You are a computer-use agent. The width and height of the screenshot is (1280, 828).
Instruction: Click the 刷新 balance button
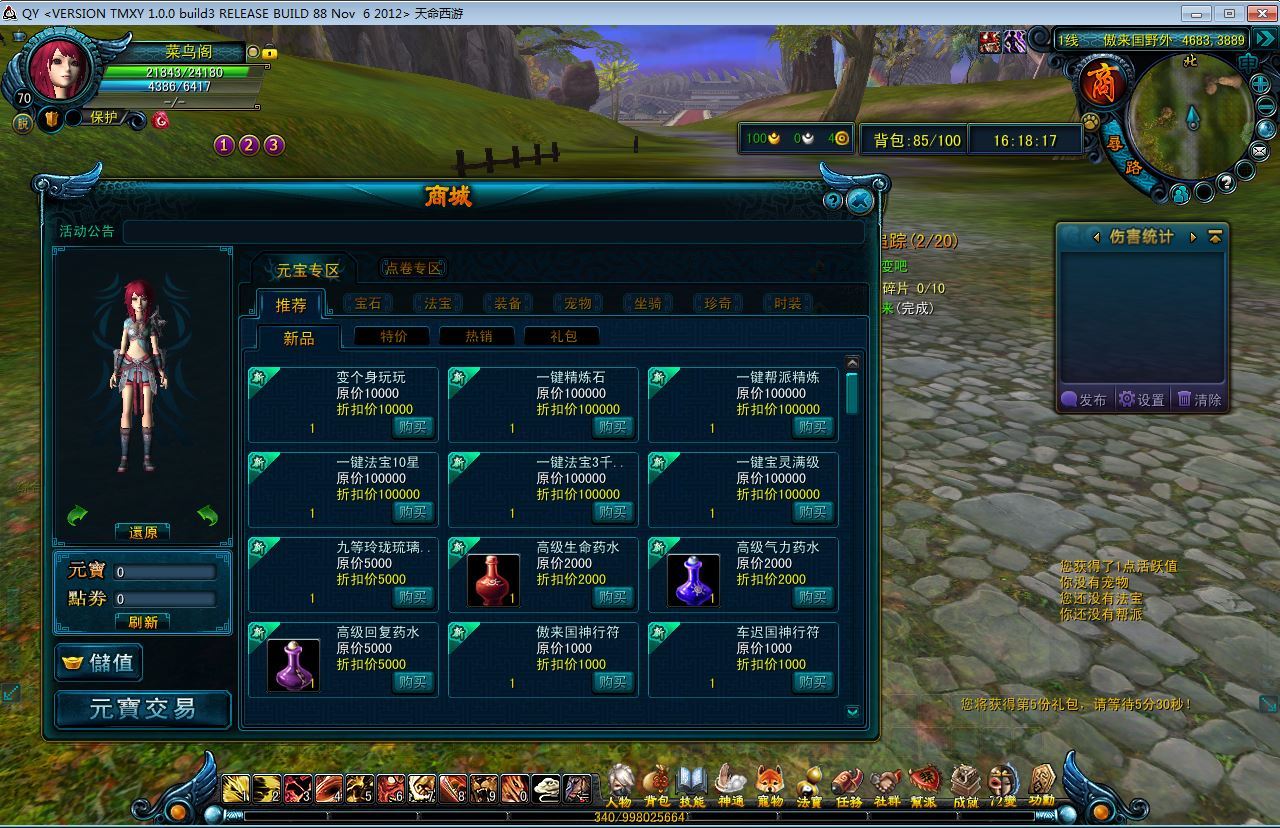pyautogui.click(x=143, y=622)
